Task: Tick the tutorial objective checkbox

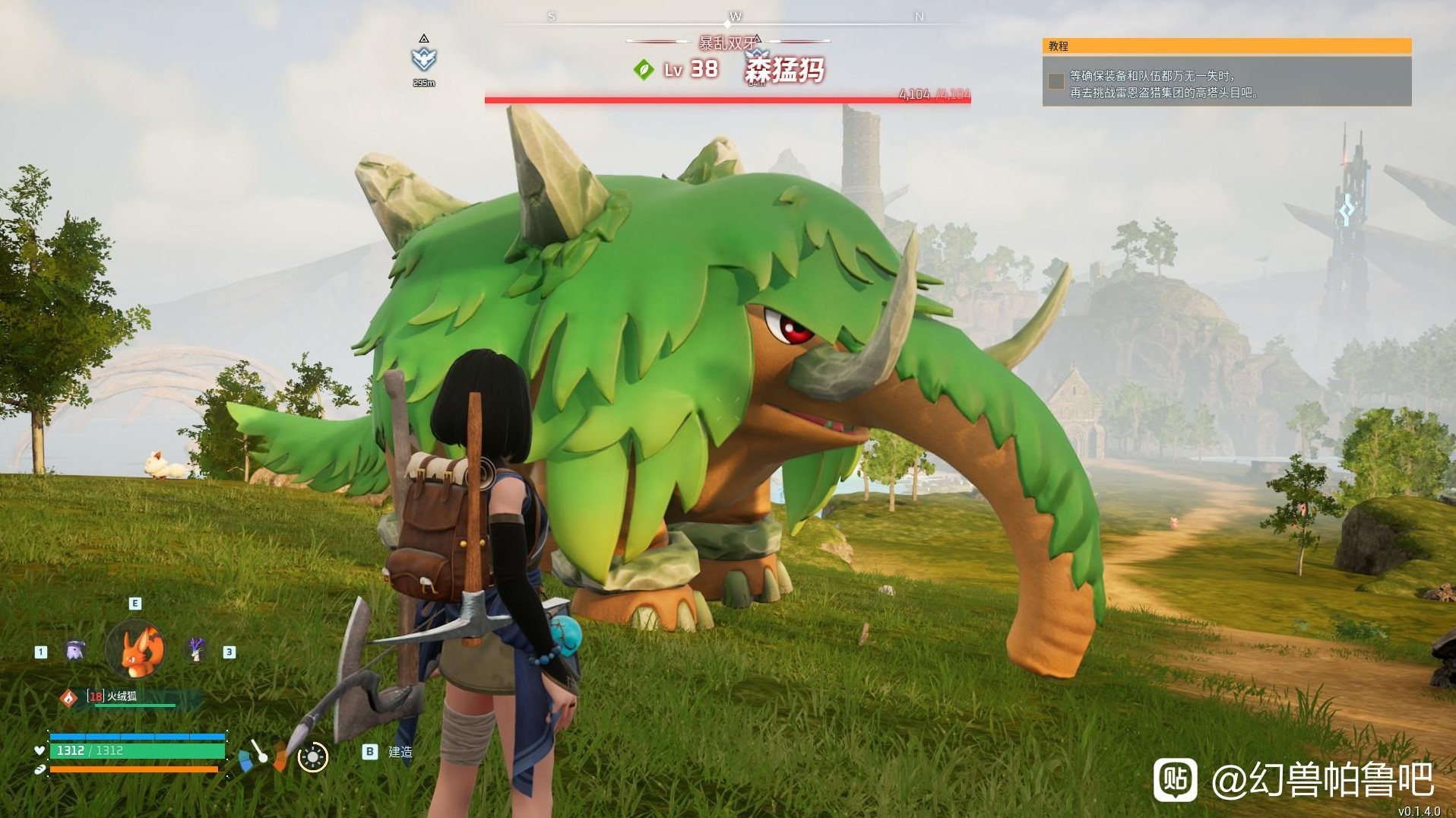Action: 1056,81
